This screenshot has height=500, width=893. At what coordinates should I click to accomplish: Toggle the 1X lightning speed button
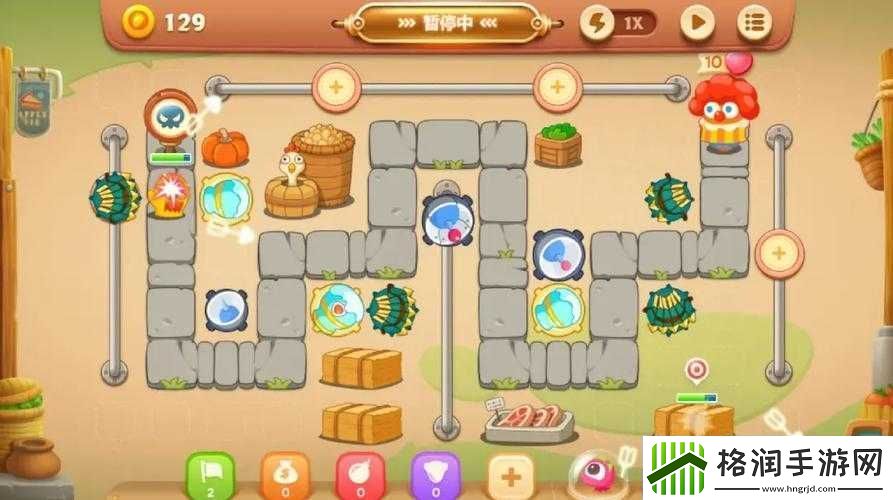619,23
